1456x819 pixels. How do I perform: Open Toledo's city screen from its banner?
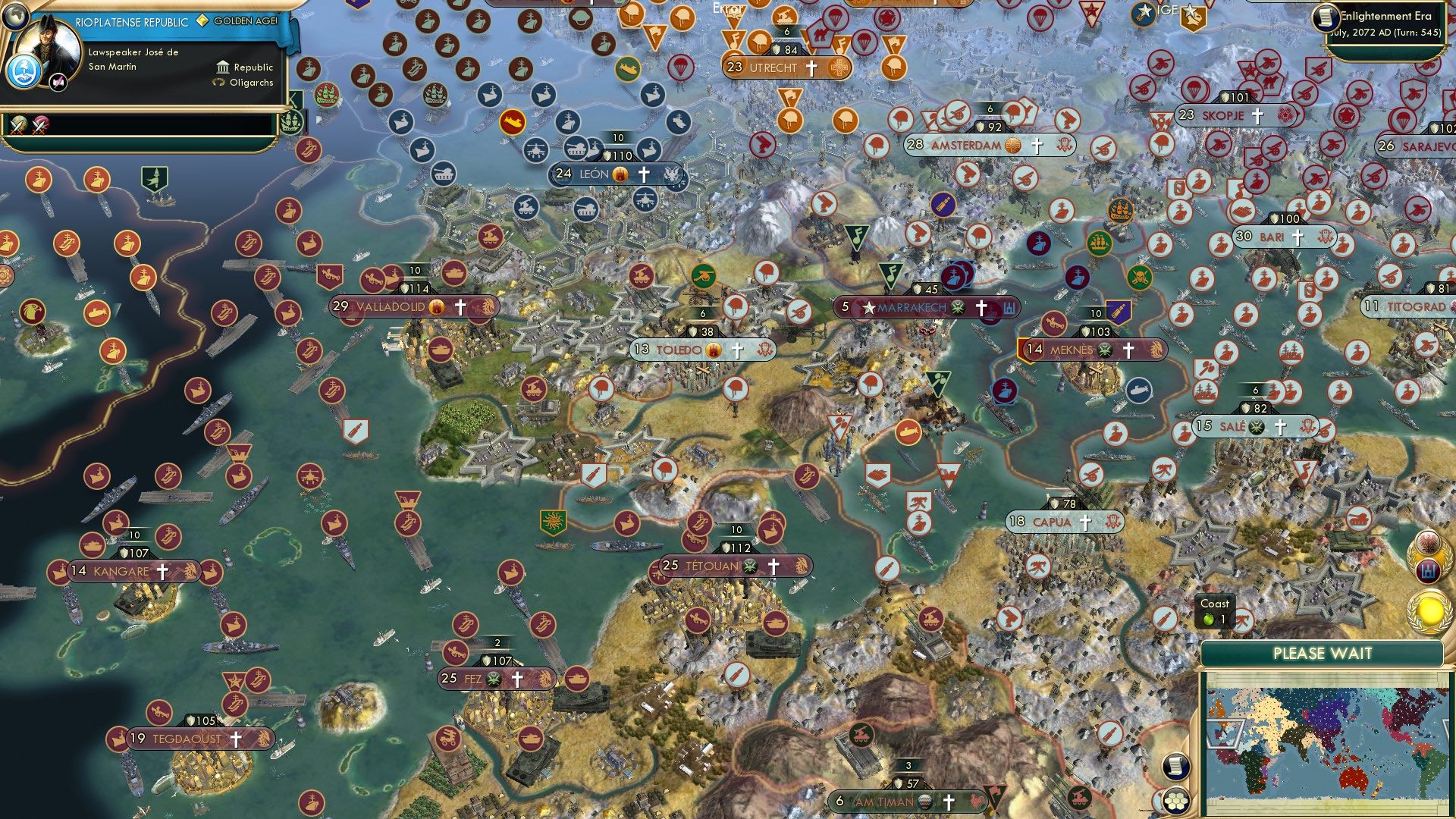point(680,350)
